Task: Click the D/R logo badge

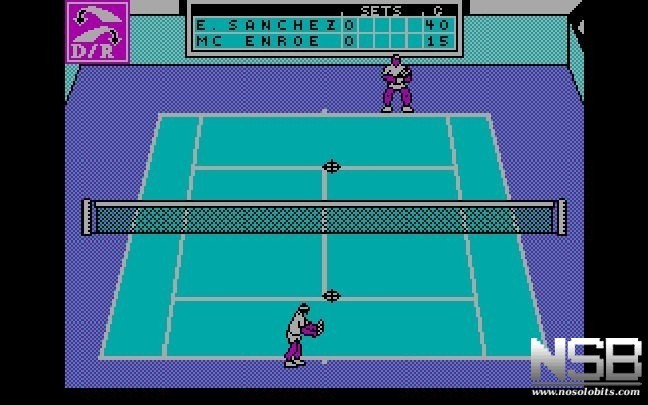Action: point(97,31)
